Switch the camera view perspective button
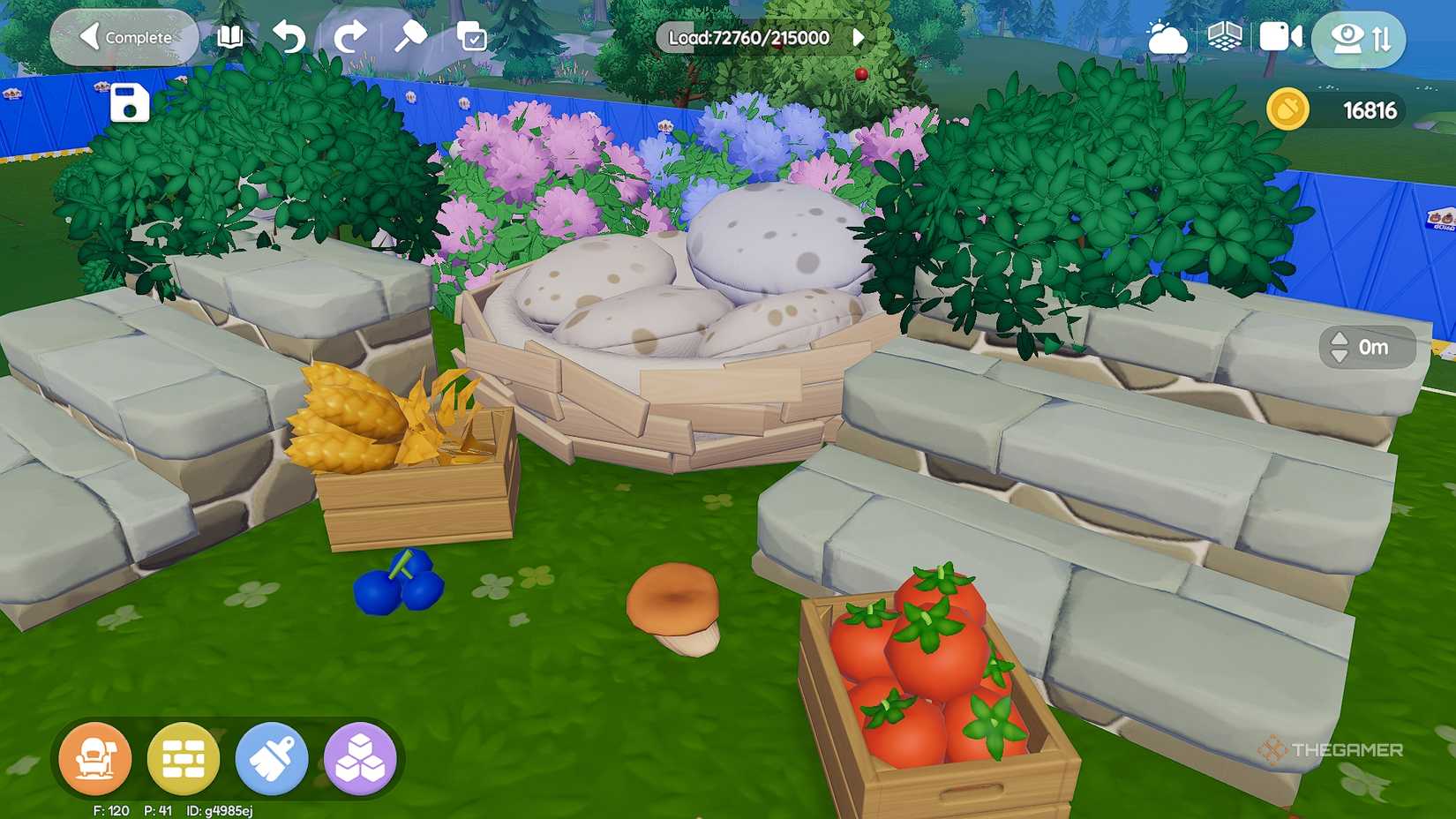The height and width of the screenshot is (819, 1456). click(1359, 39)
